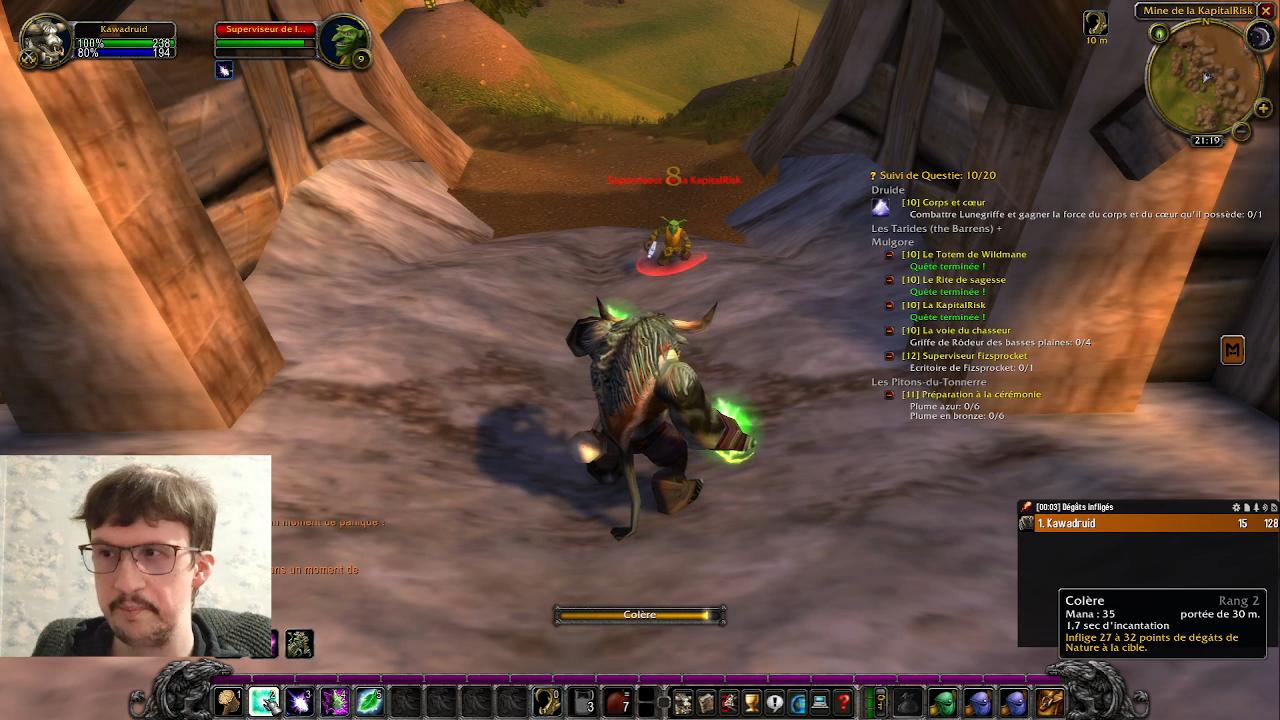The width and height of the screenshot is (1280, 720).
Task: Toggle the orange M addon button
Action: pyautogui.click(x=1232, y=350)
